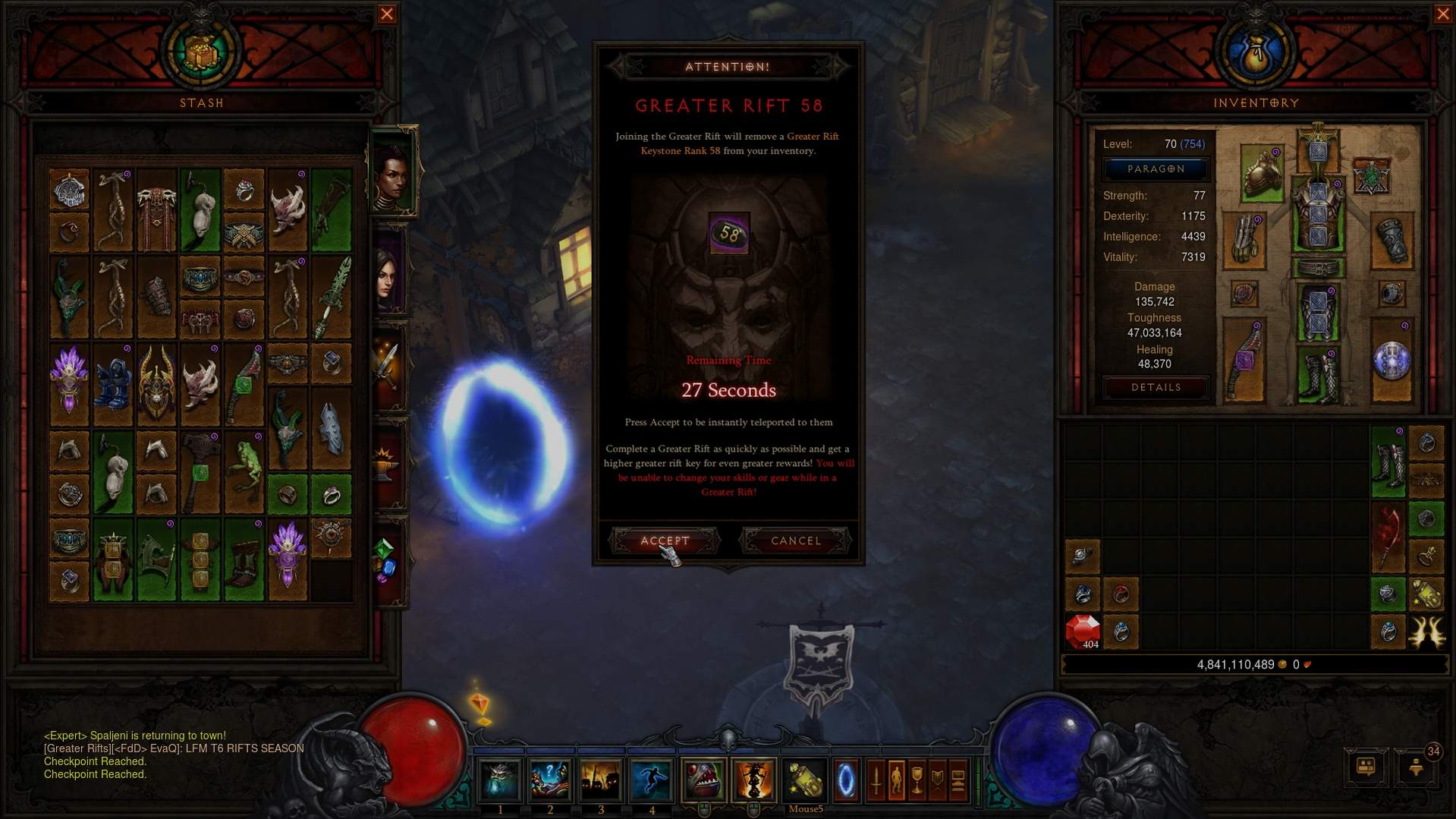Activate skill in hotbar slot 4
This screenshot has height=819, width=1456.
651,780
